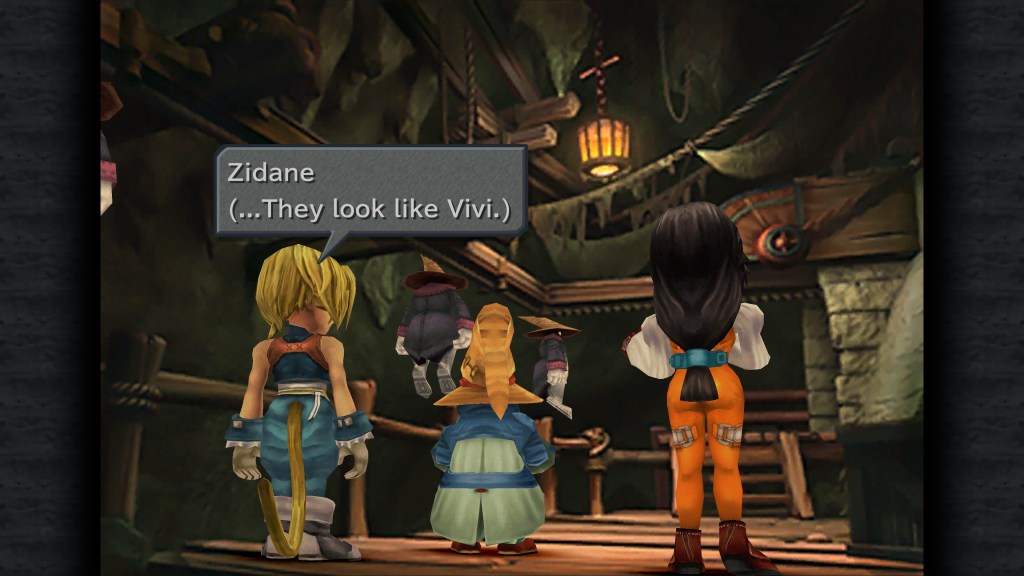The width and height of the screenshot is (1024, 576).
Task: Advance Zidane's dialogue speech bubble
Action: coord(371,191)
